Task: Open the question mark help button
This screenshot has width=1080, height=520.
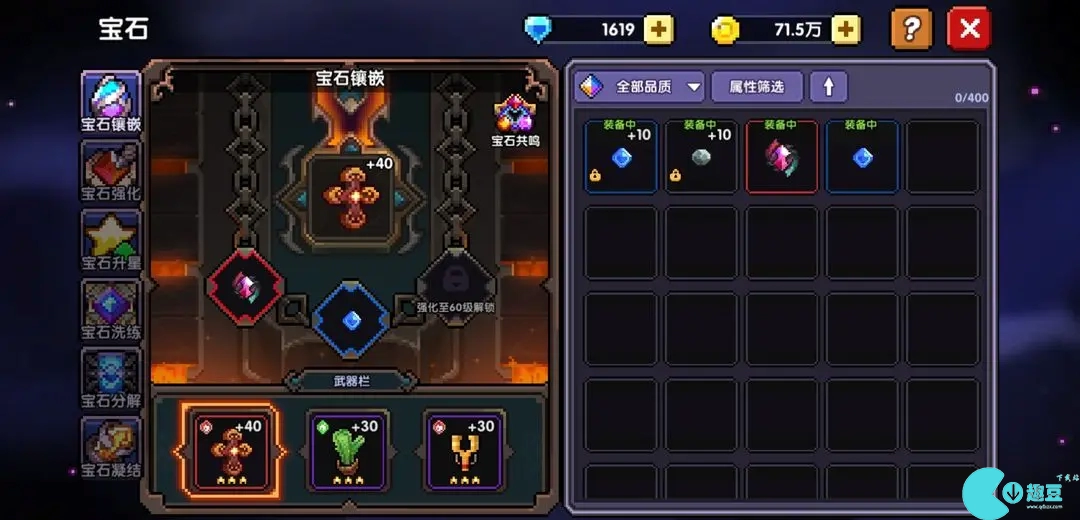Action: tap(910, 29)
